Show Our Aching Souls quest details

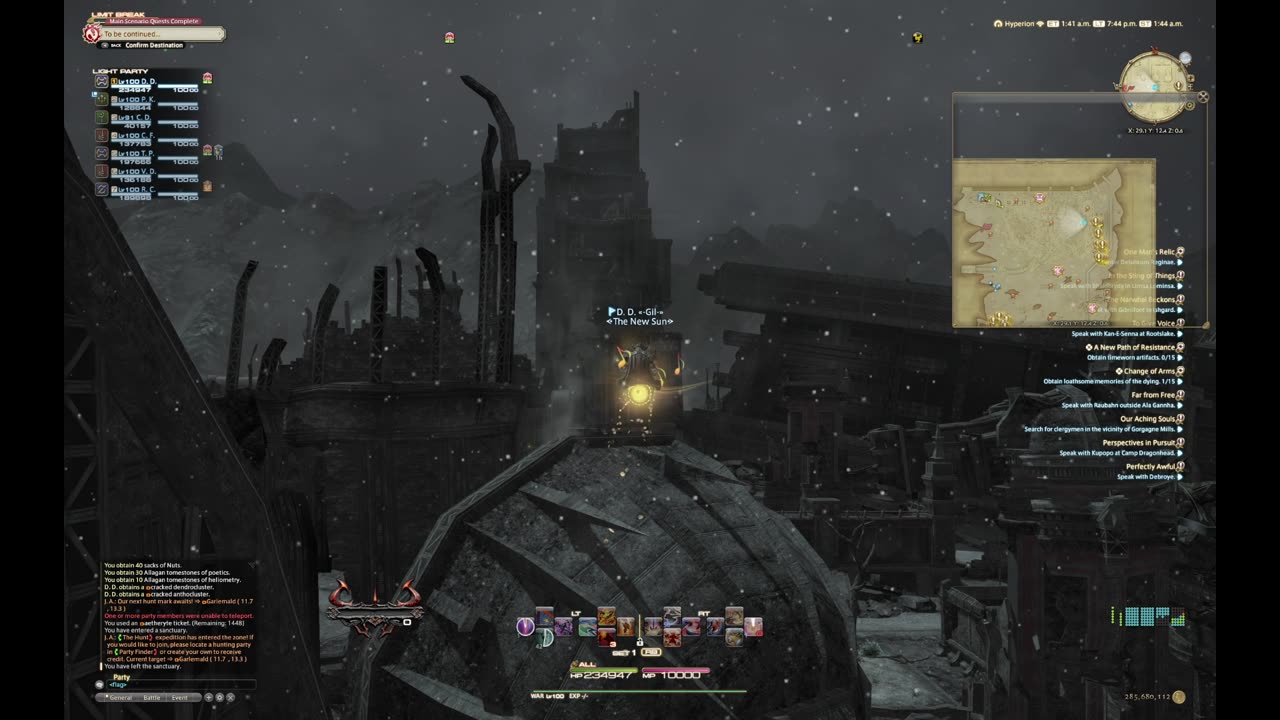(1146, 419)
